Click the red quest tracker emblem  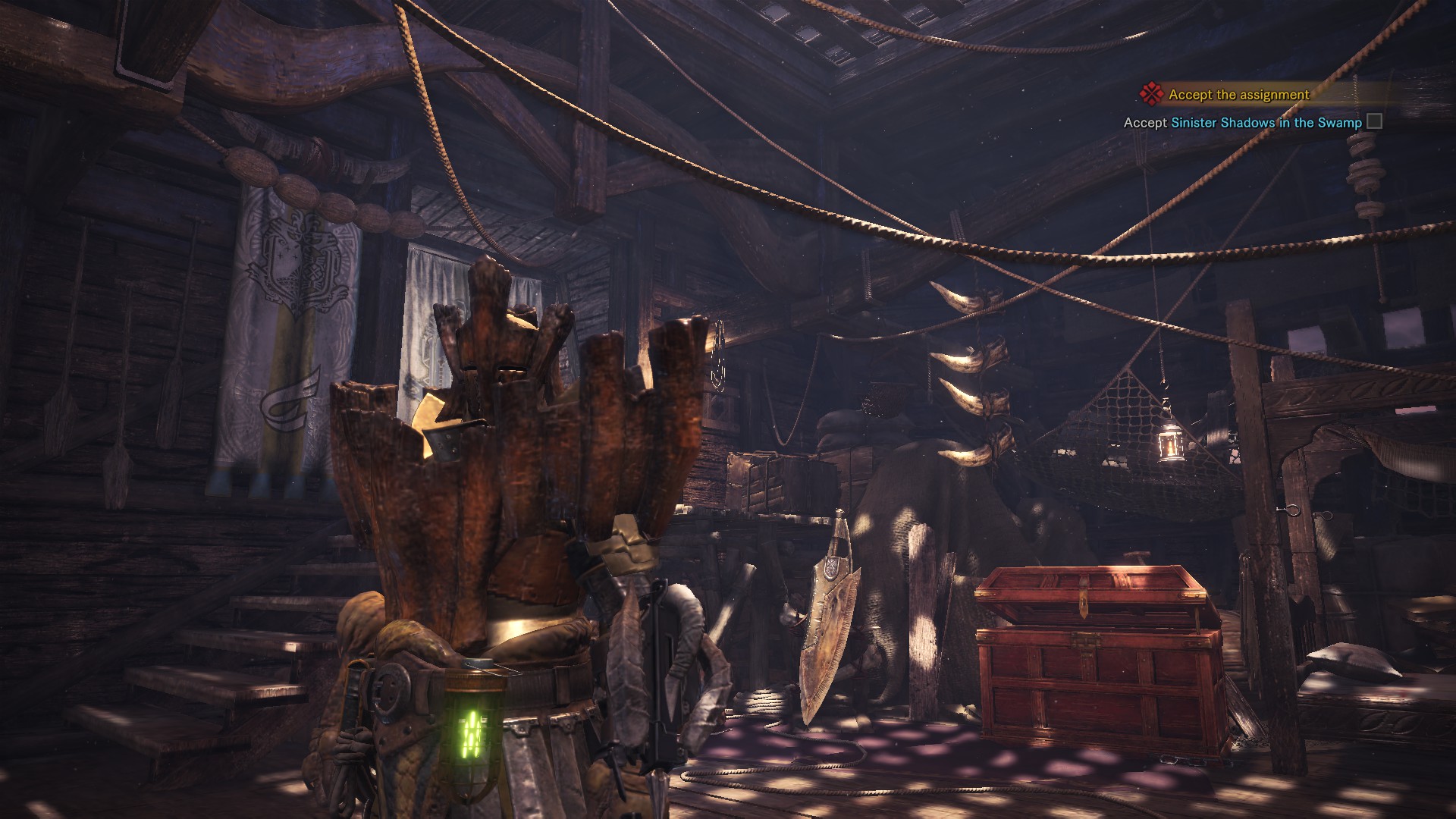click(x=1151, y=94)
